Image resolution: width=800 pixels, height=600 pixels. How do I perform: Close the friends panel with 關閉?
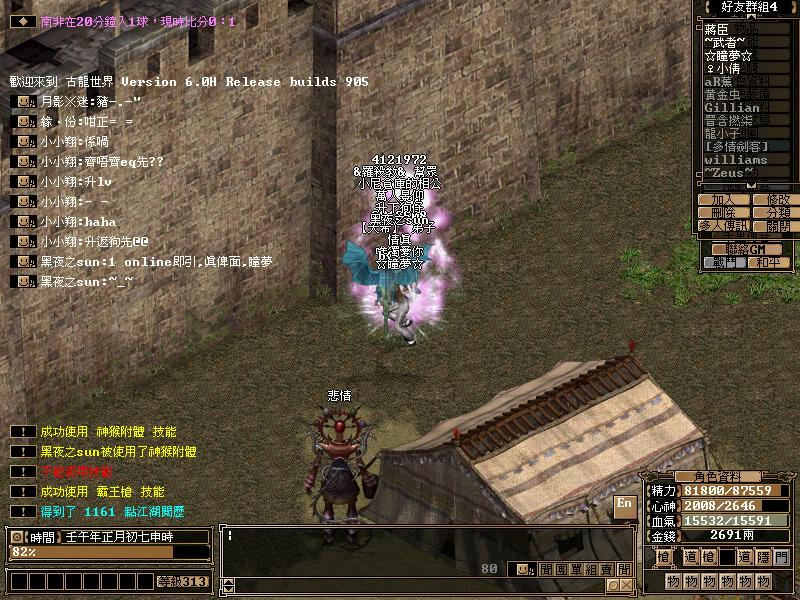777,226
